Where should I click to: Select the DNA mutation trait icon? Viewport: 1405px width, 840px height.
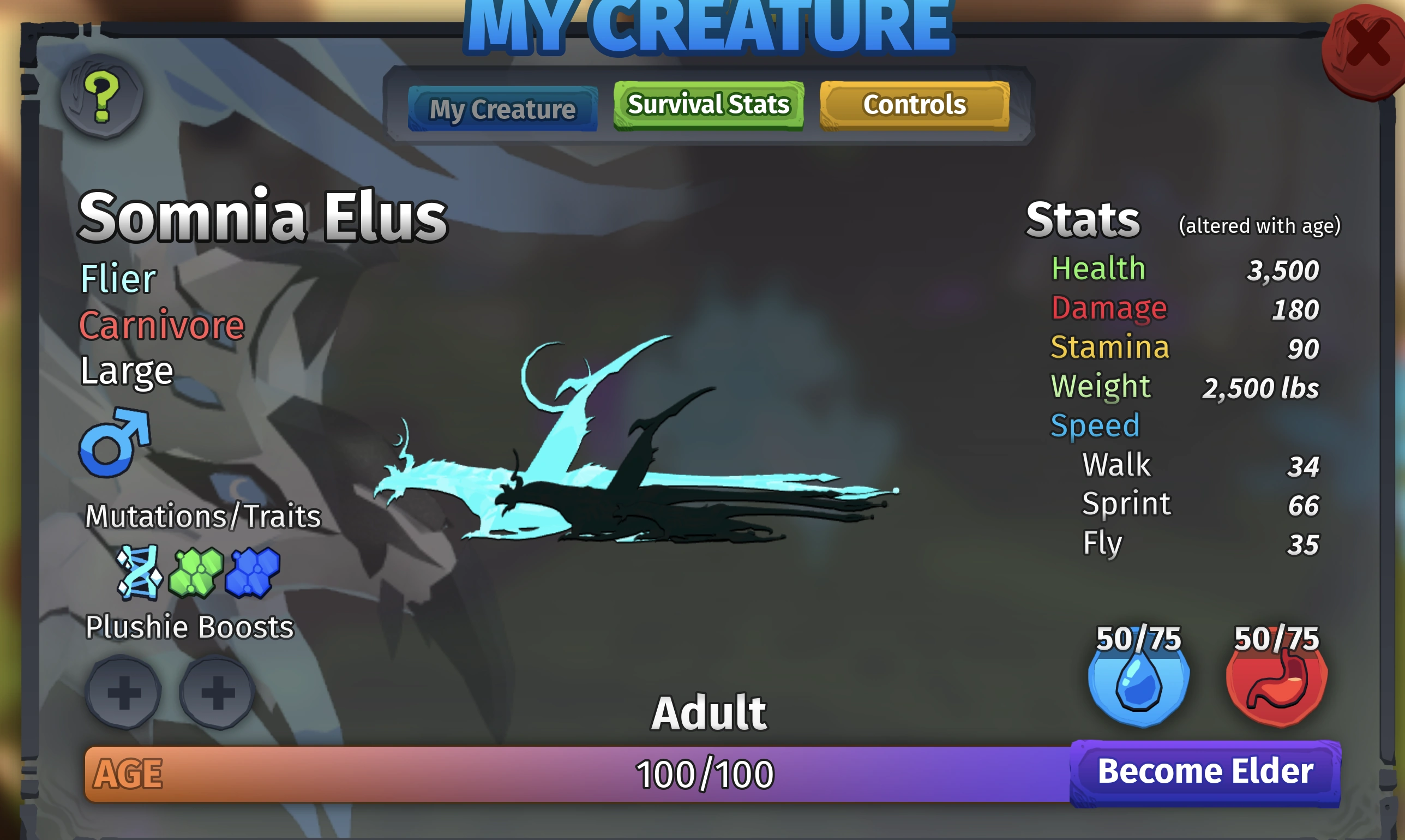[137, 574]
